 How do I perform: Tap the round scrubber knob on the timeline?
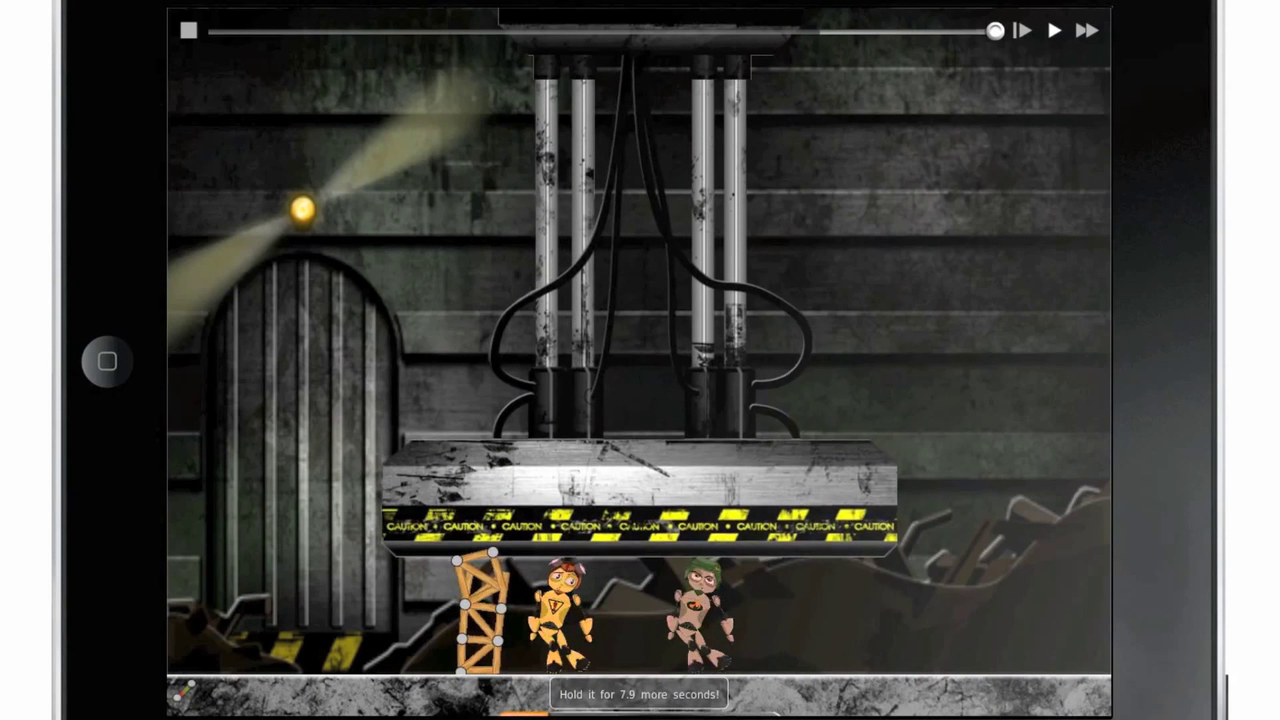coord(995,31)
